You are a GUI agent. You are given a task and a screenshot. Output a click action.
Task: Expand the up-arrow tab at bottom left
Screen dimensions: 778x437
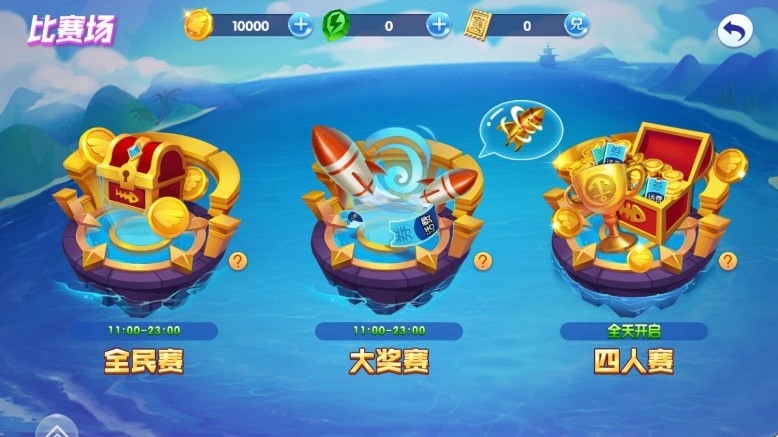pos(55,427)
